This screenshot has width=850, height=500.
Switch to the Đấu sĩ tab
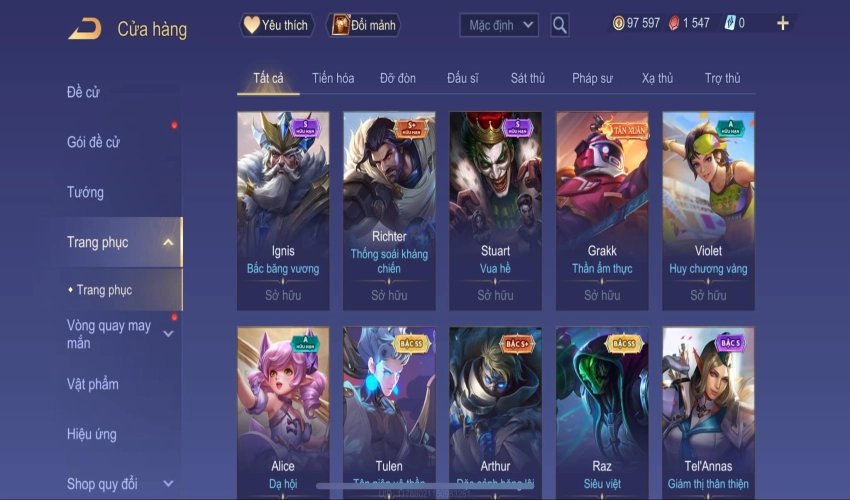(x=463, y=78)
